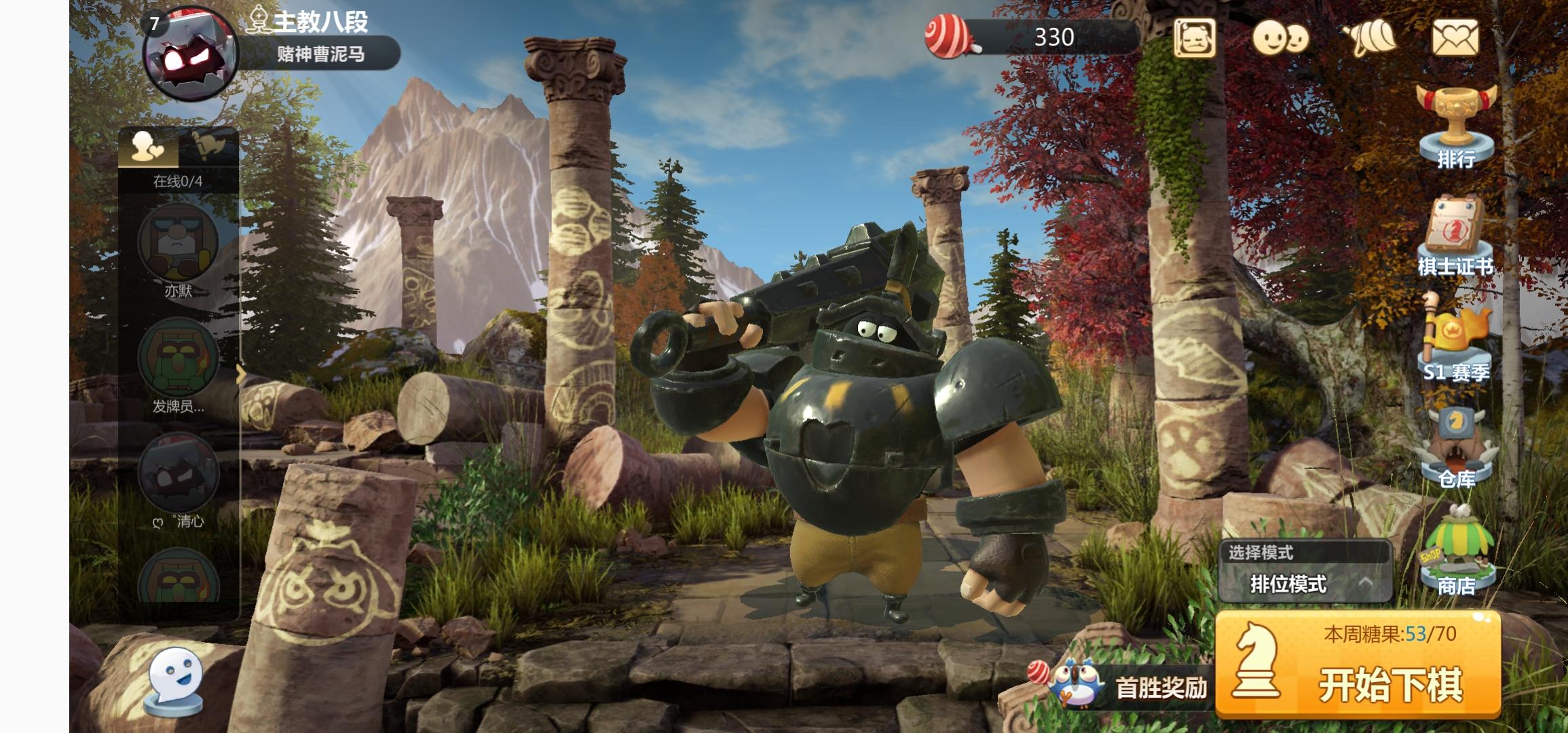Open the ghost chat bubble icon
Viewport: 1568px width, 733px height.
pyautogui.click(x=176, y=679)
